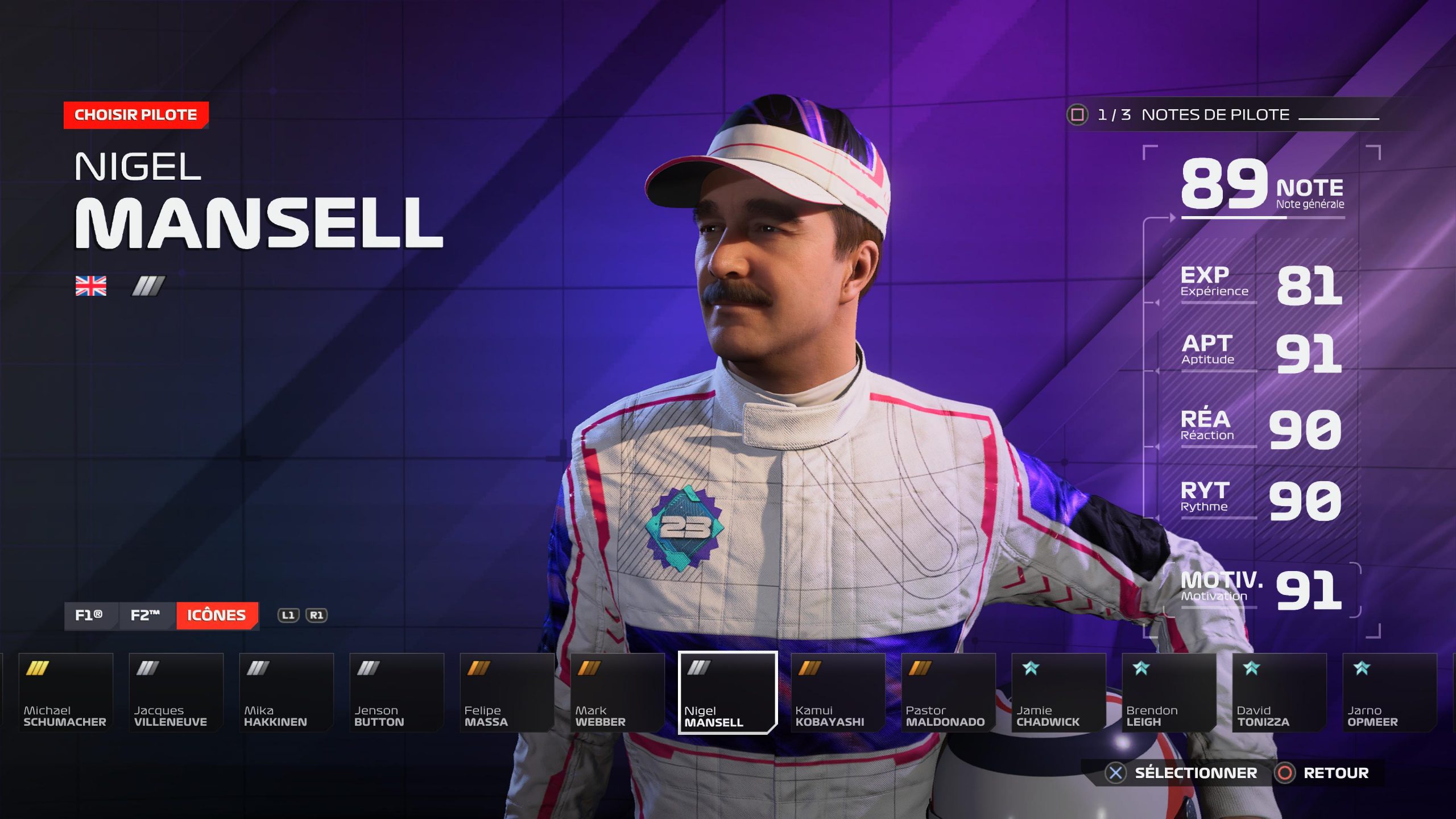Select Mika Hakkinen as driver

pyautogui.click(x=286, y=692)
